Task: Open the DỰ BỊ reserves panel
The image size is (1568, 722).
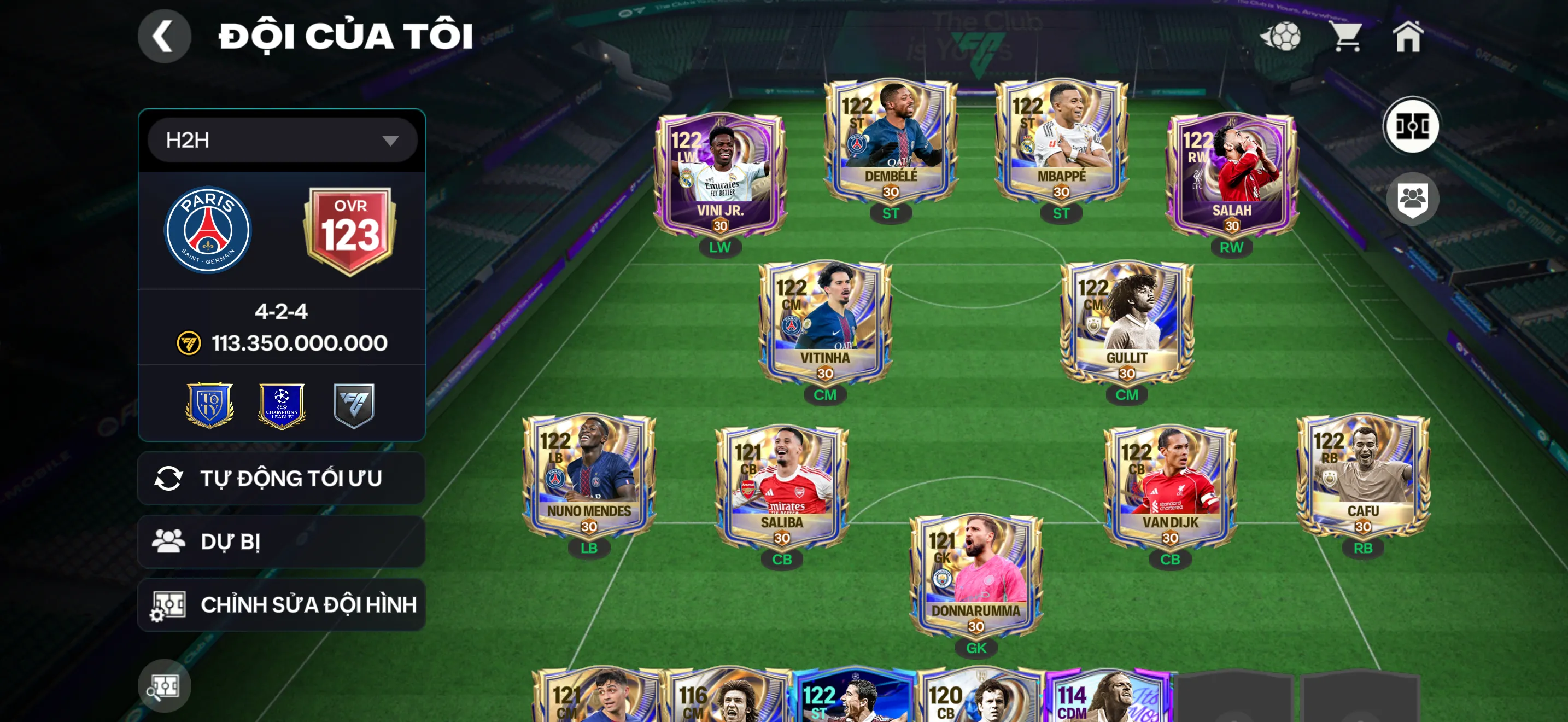Action: [x=280, y=541]
